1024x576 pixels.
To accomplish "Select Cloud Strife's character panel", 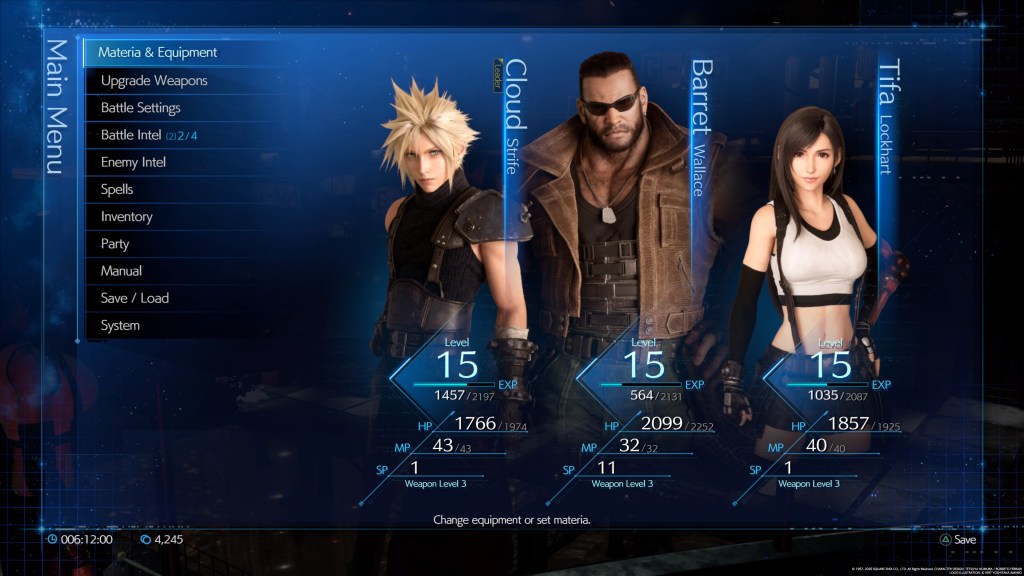I will pos(445,250).
